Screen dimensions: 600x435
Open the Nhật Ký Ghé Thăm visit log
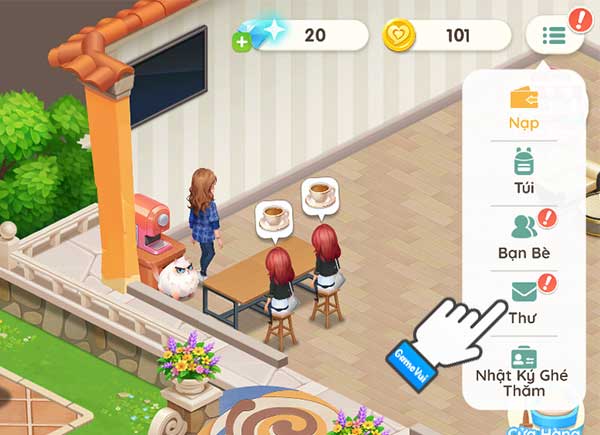524,368
